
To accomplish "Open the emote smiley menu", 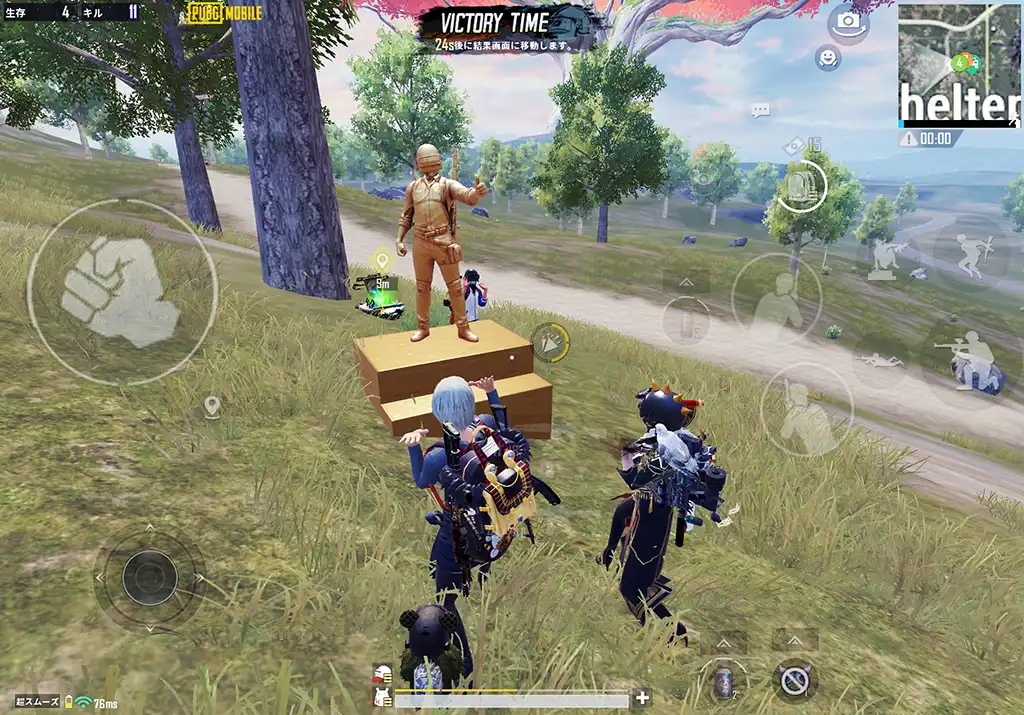I will (x=827, y=58).
